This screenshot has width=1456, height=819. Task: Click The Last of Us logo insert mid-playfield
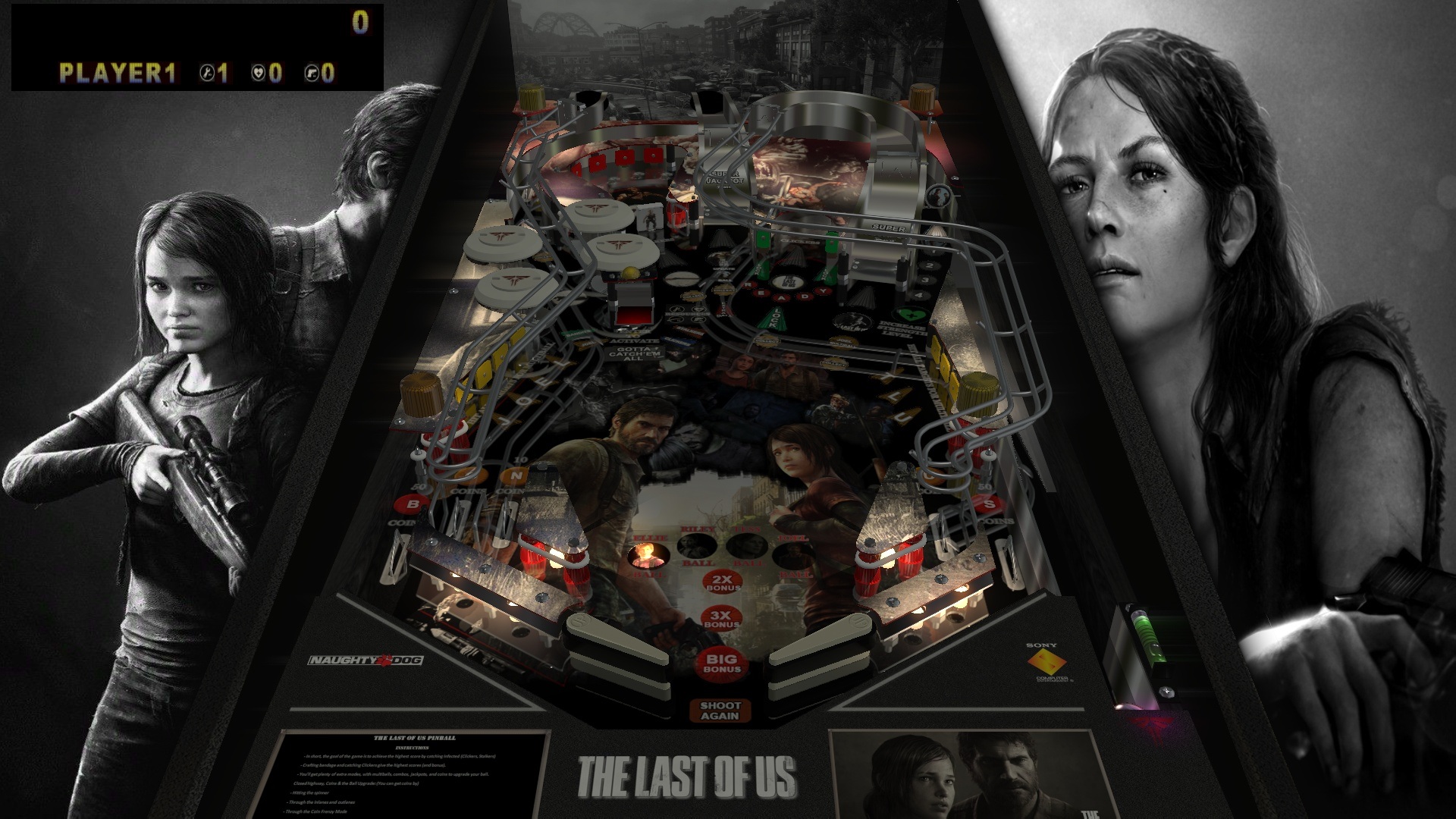click(x=788, y=283)
